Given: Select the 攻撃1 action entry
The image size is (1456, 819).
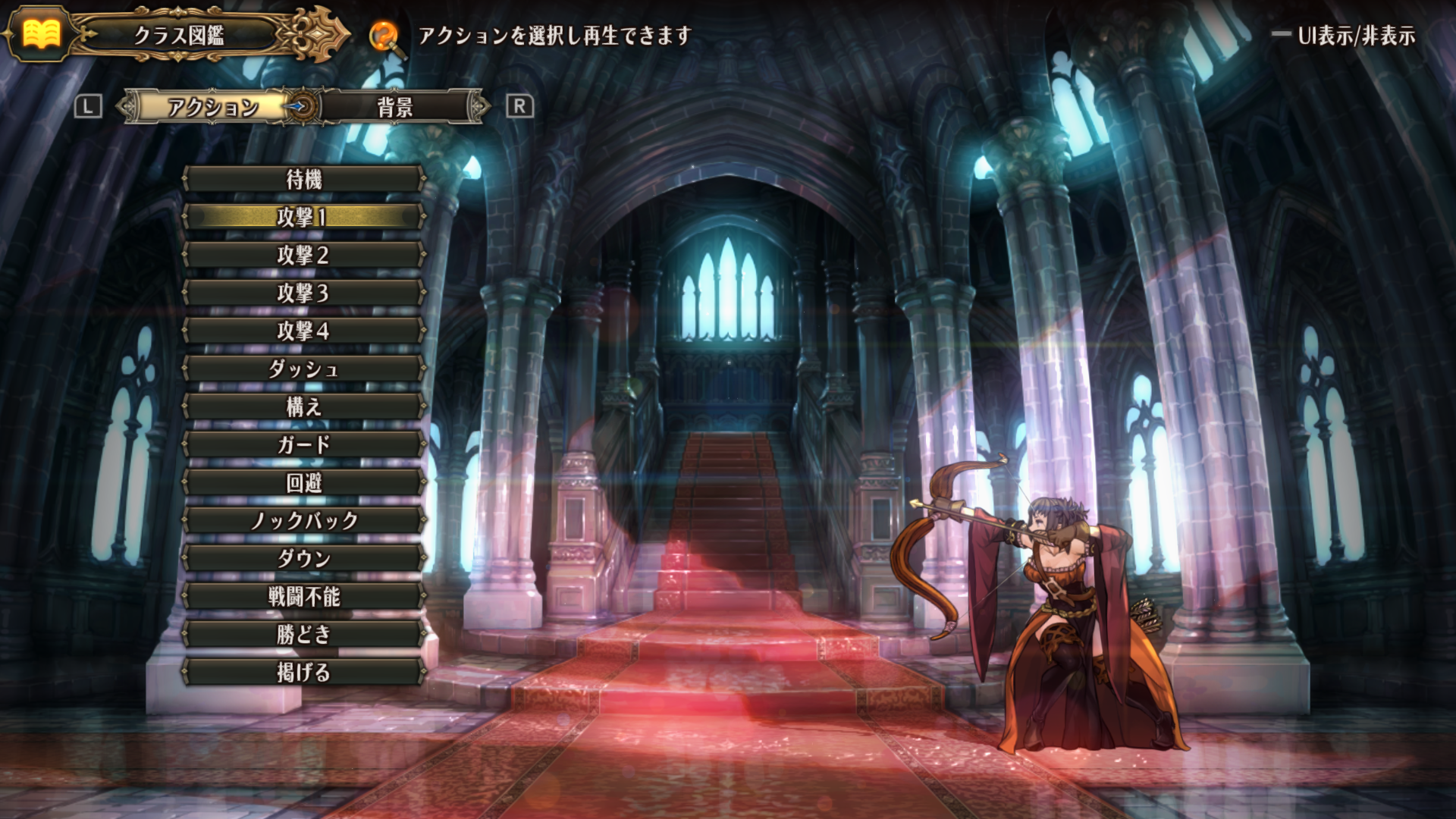Looking at the screenshot, I should [x=303, y=218].
